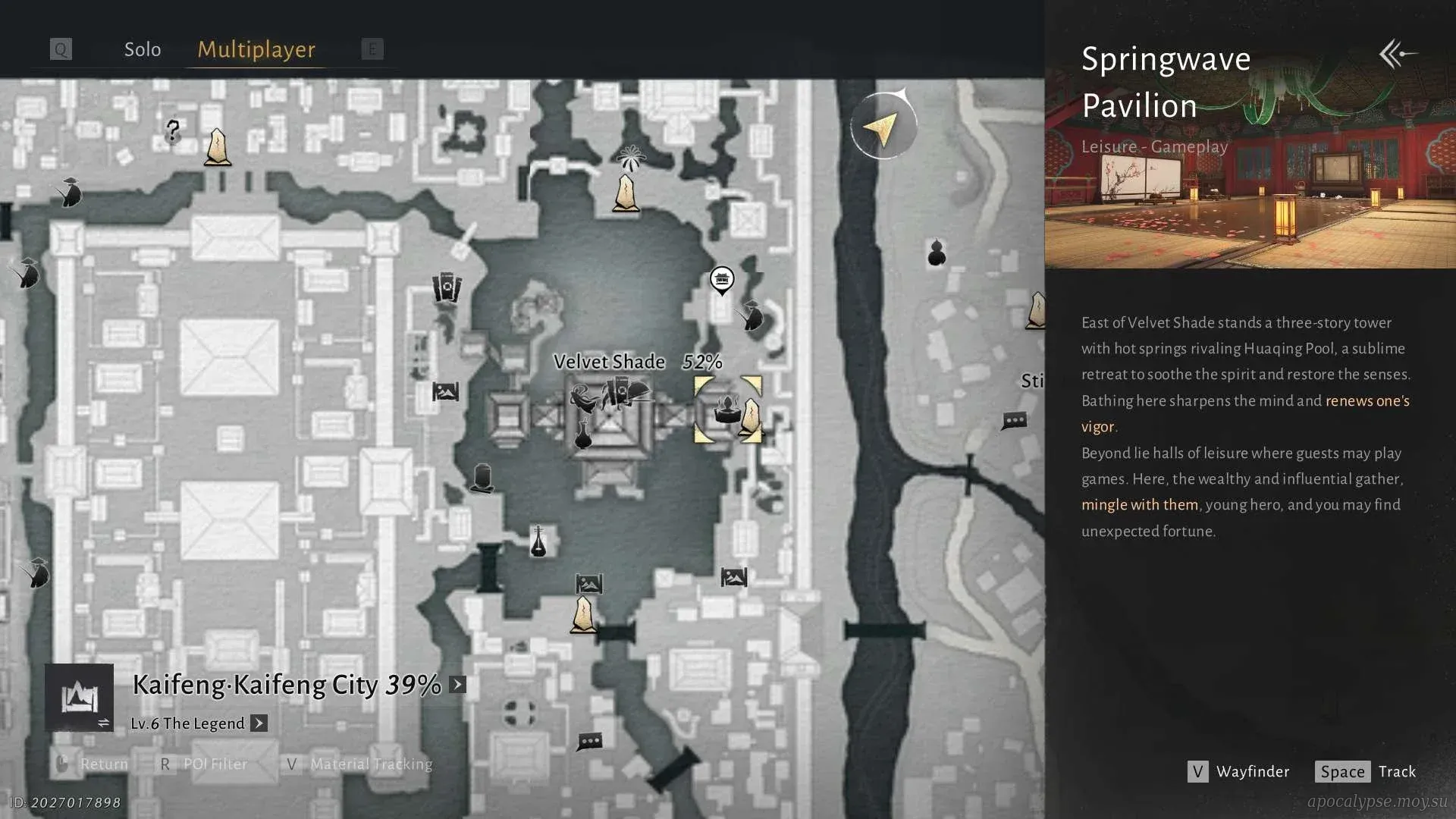This screenshot has height=819, width=1456.
Task: Select the tombstone map marker
Action: [482, 478]
